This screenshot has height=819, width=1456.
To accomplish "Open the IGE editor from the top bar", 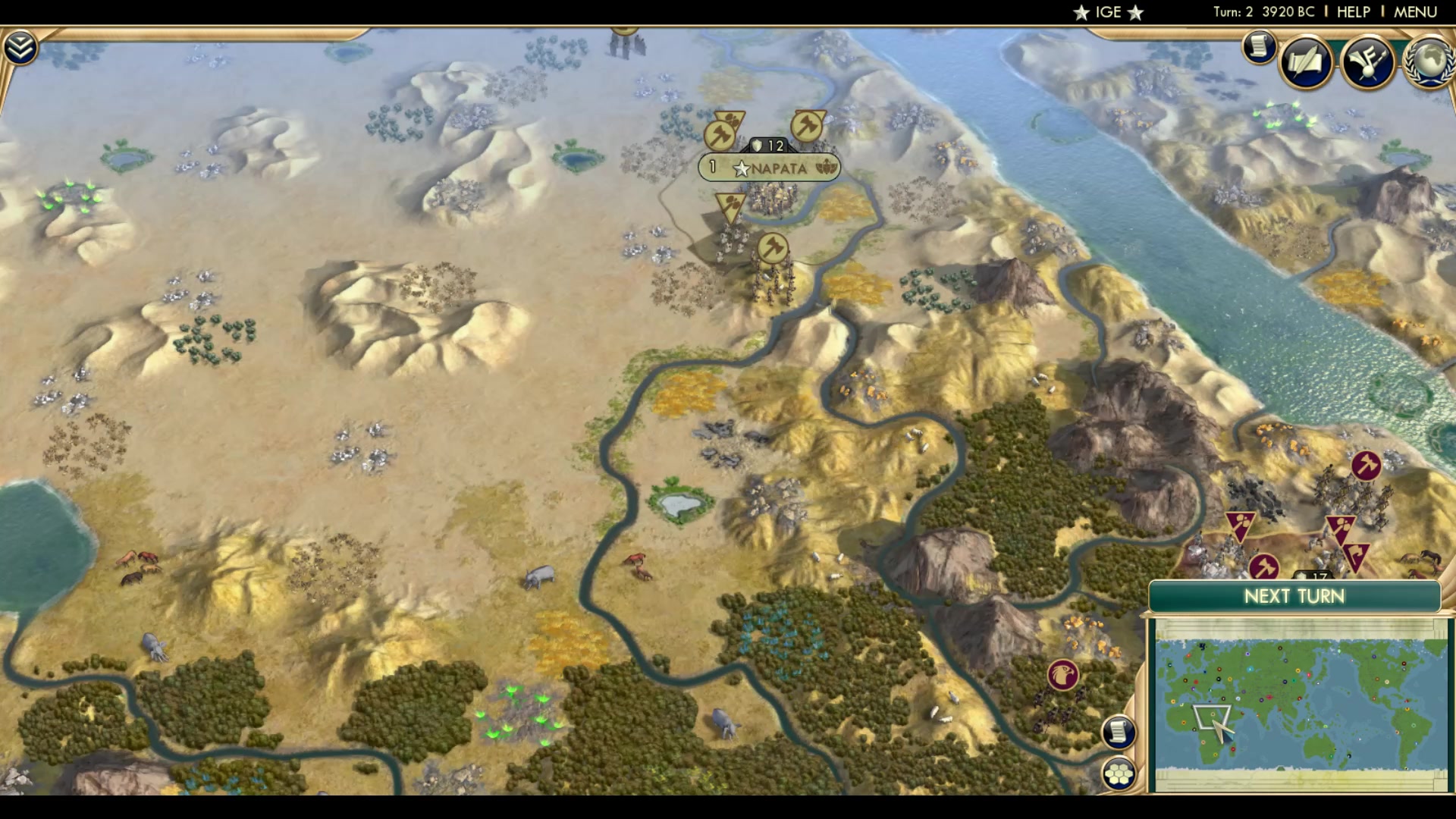I will (1107, 11).
